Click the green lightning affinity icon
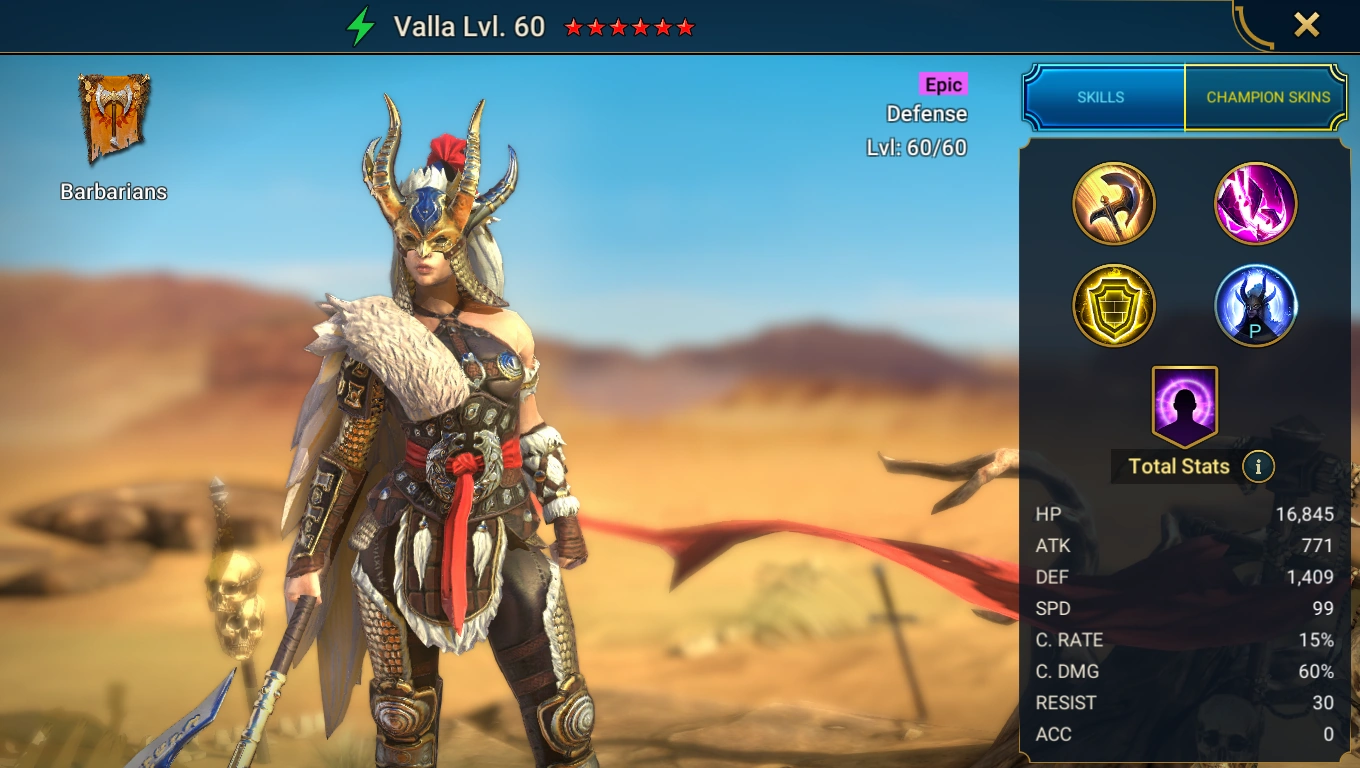 (x=360, y=27)
